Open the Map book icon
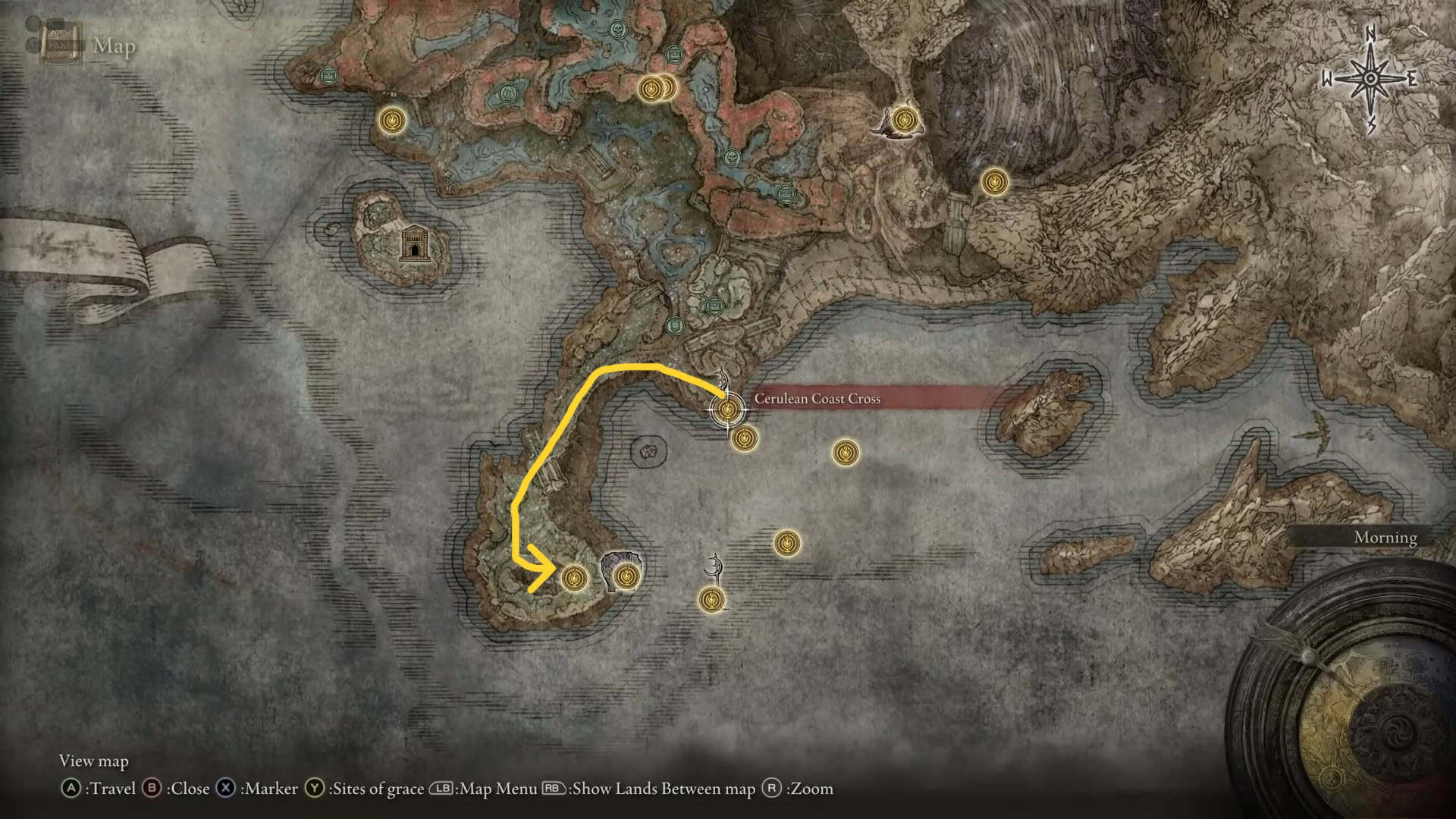 62,44
